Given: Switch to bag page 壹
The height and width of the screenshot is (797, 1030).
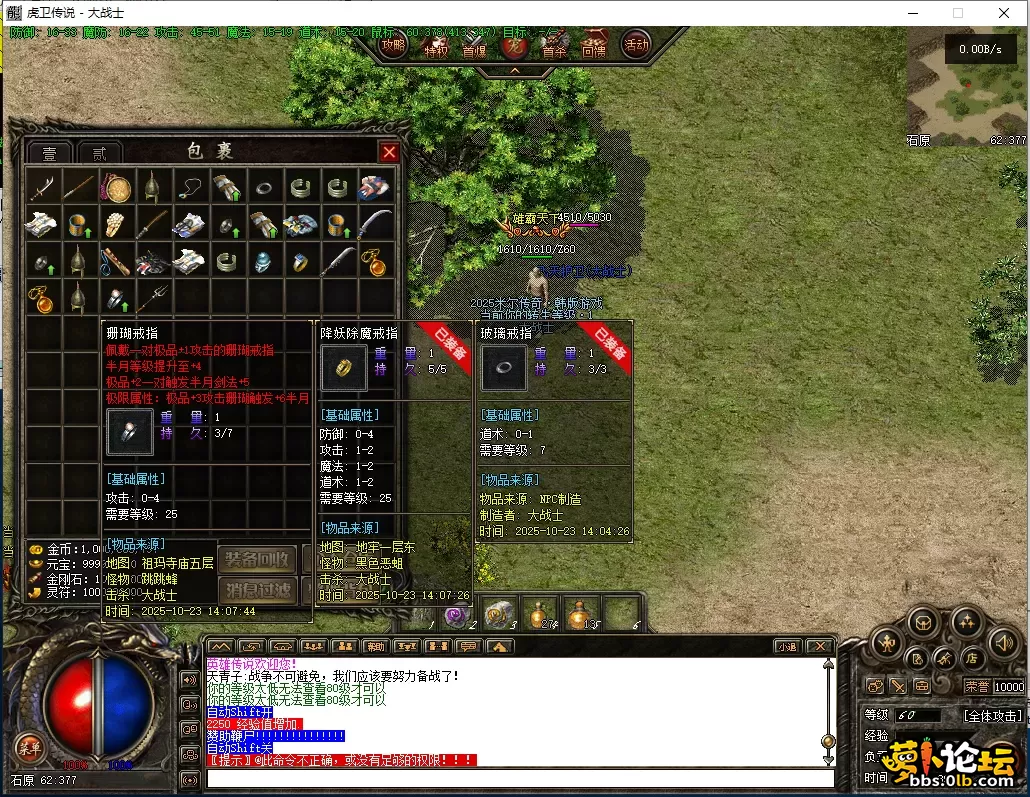Looking at the screenshot, I should point(48,153).
